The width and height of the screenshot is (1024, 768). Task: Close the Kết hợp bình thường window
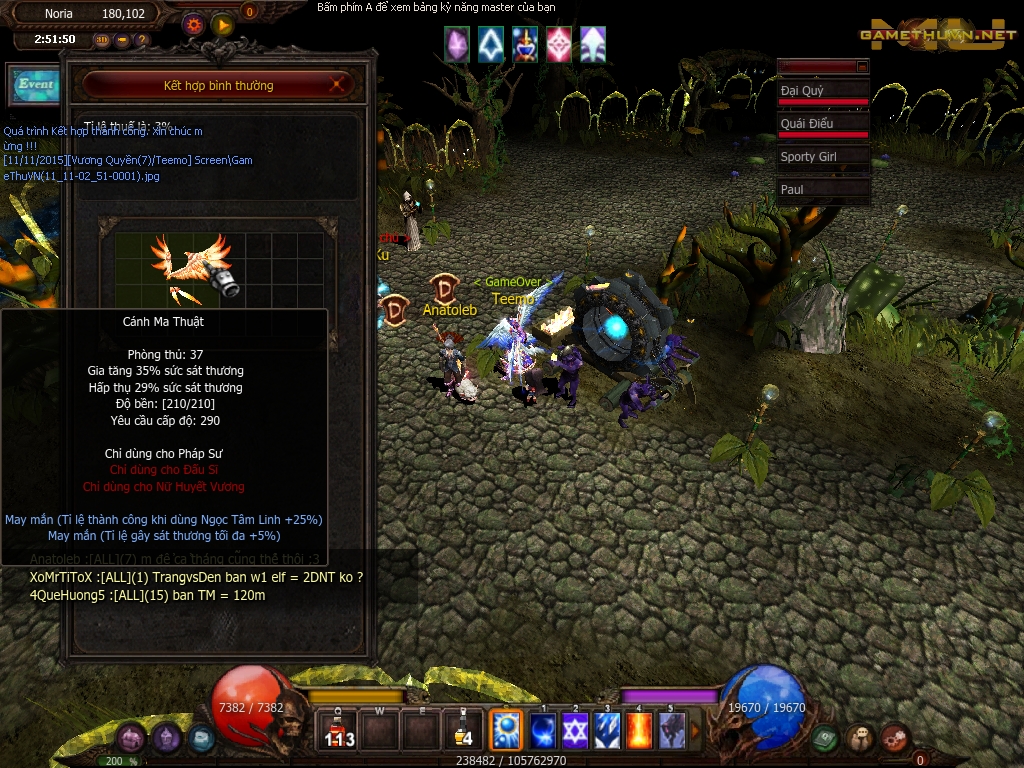pos(337,85)
